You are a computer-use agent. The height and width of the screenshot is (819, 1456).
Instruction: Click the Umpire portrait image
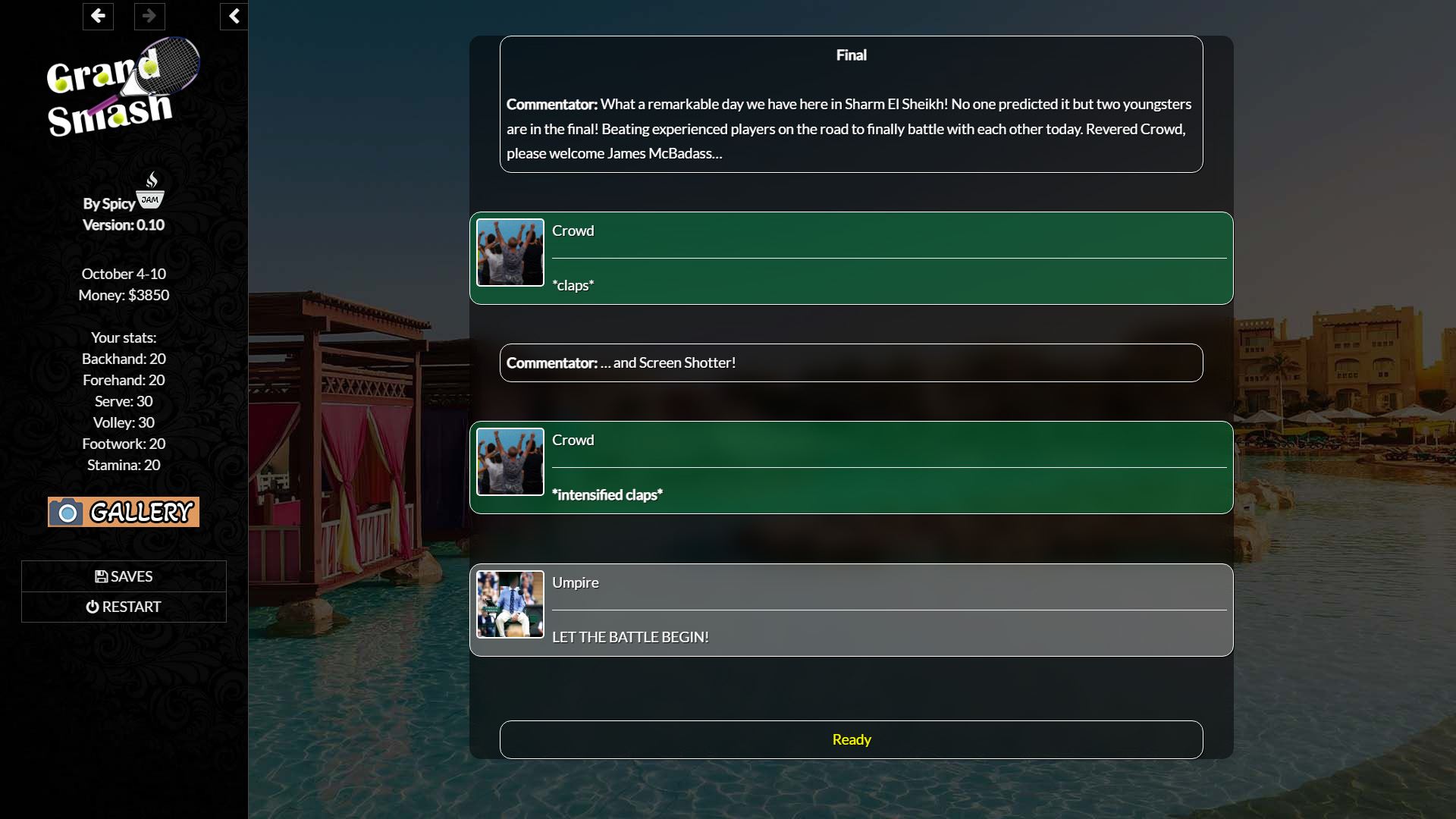(510, 604)
